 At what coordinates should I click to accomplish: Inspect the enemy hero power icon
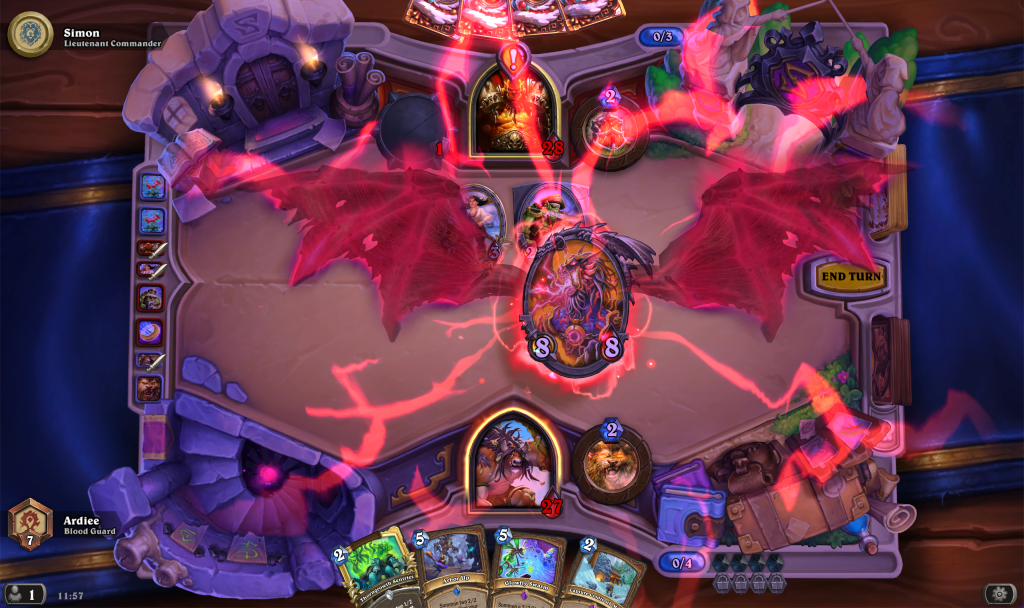(612, 128)
